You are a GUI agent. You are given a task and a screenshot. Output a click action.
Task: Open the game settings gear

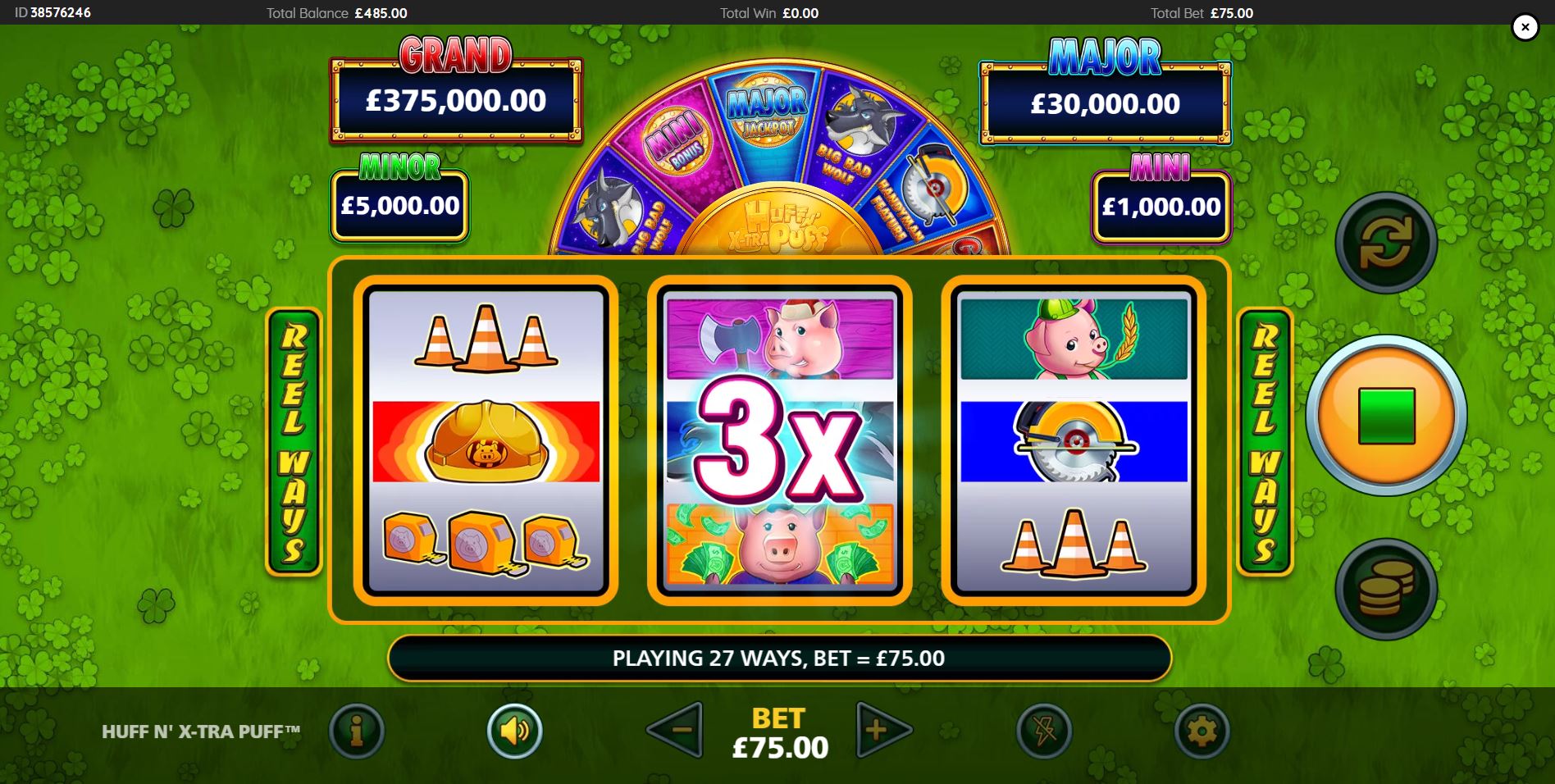coord(1201,732)
